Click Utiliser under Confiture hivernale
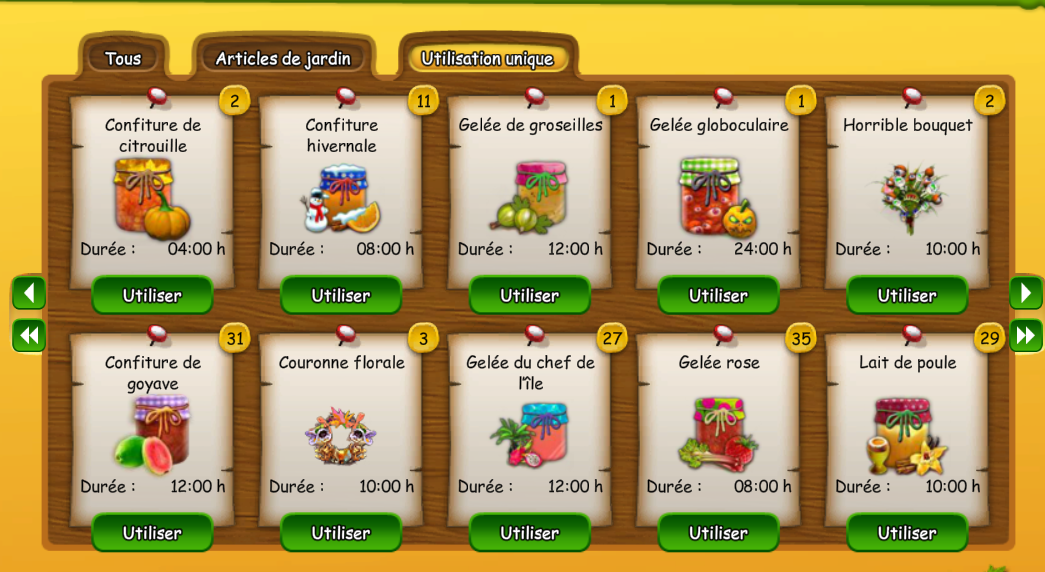Image resolution: width=1045 pixels, height=572 pixels. pyautogui.click(x=341, y=295)
